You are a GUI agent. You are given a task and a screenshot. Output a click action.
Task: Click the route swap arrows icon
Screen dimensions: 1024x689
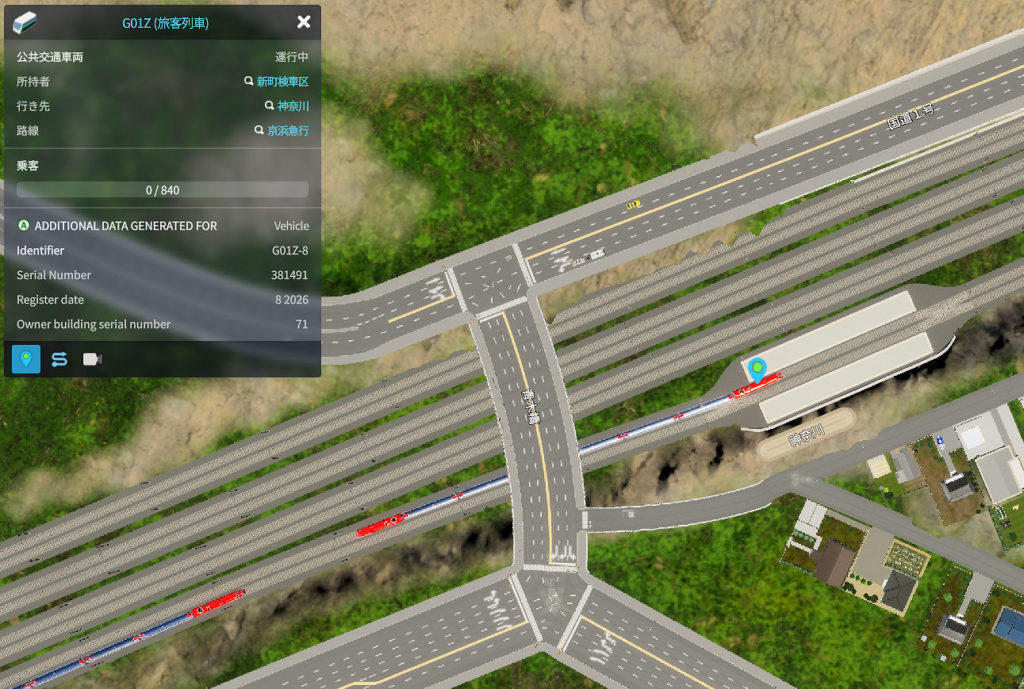pos(59,359)
